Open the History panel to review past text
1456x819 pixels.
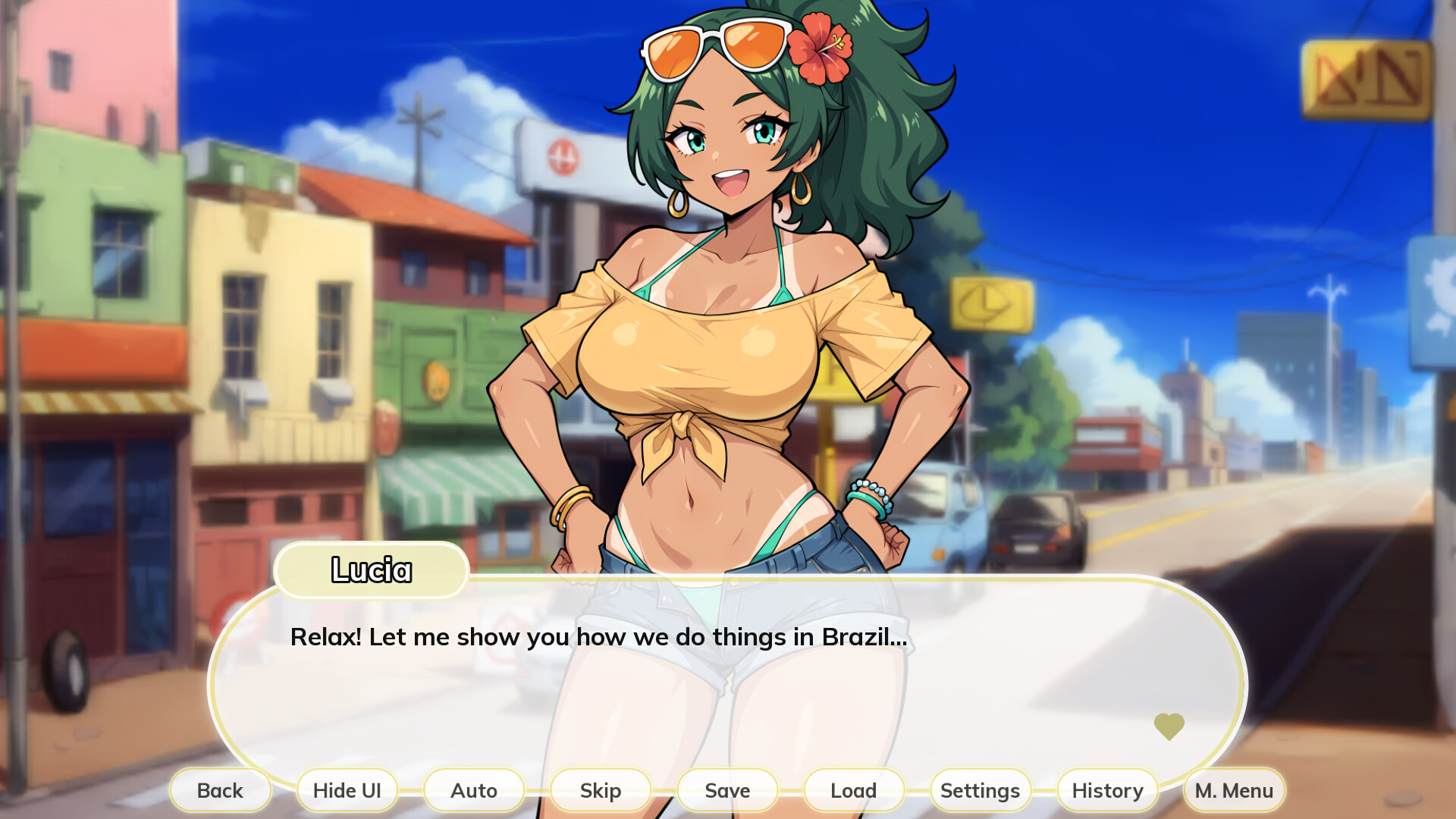pos(1106,790)
